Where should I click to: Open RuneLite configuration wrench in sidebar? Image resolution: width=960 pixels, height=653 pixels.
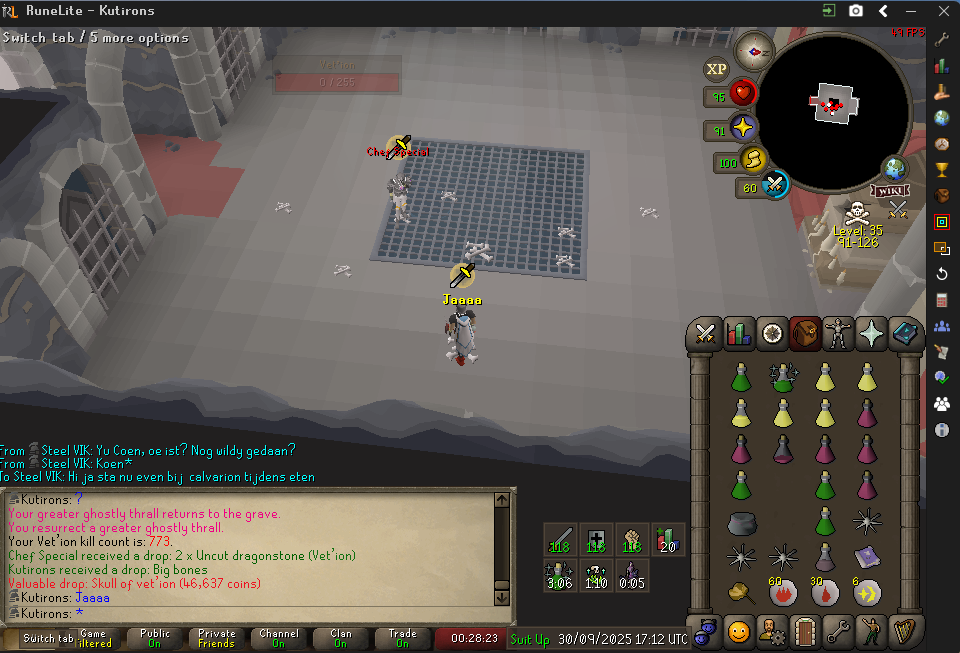point(941,40)
